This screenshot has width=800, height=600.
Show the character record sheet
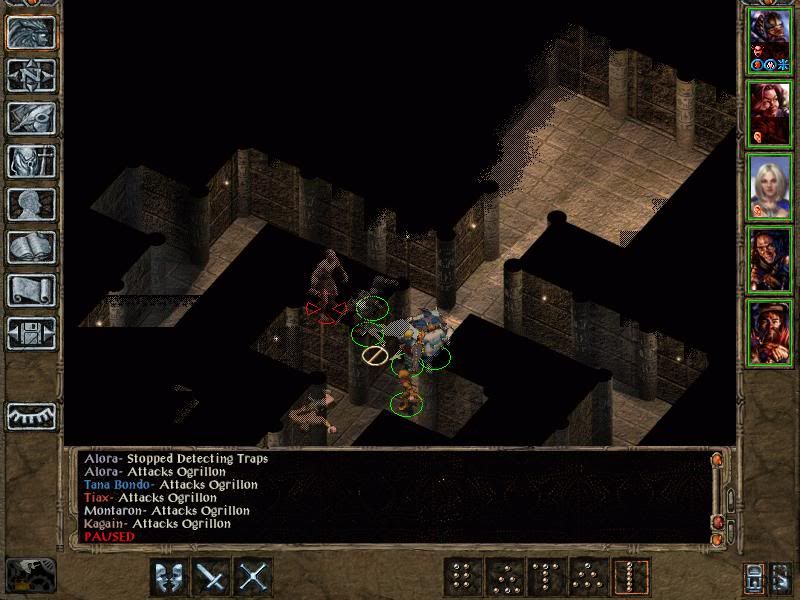(31, 204)
